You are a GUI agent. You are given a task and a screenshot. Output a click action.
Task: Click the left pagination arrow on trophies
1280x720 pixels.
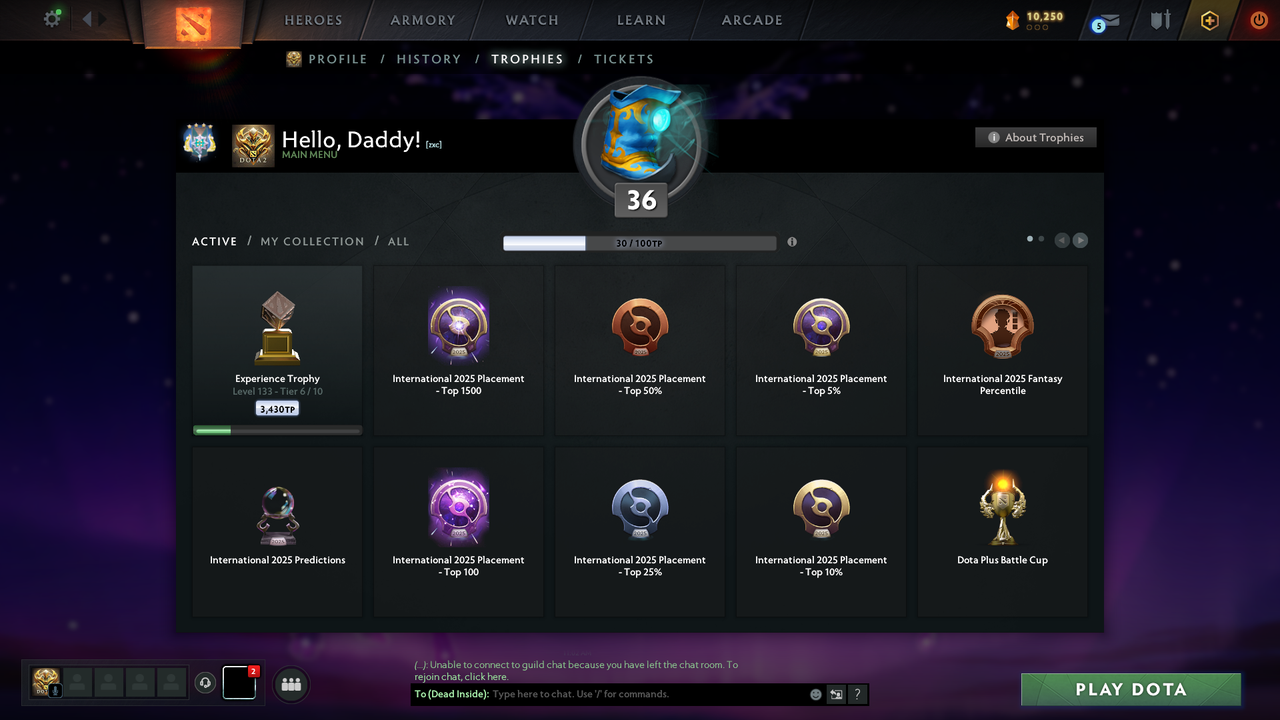1062,240
